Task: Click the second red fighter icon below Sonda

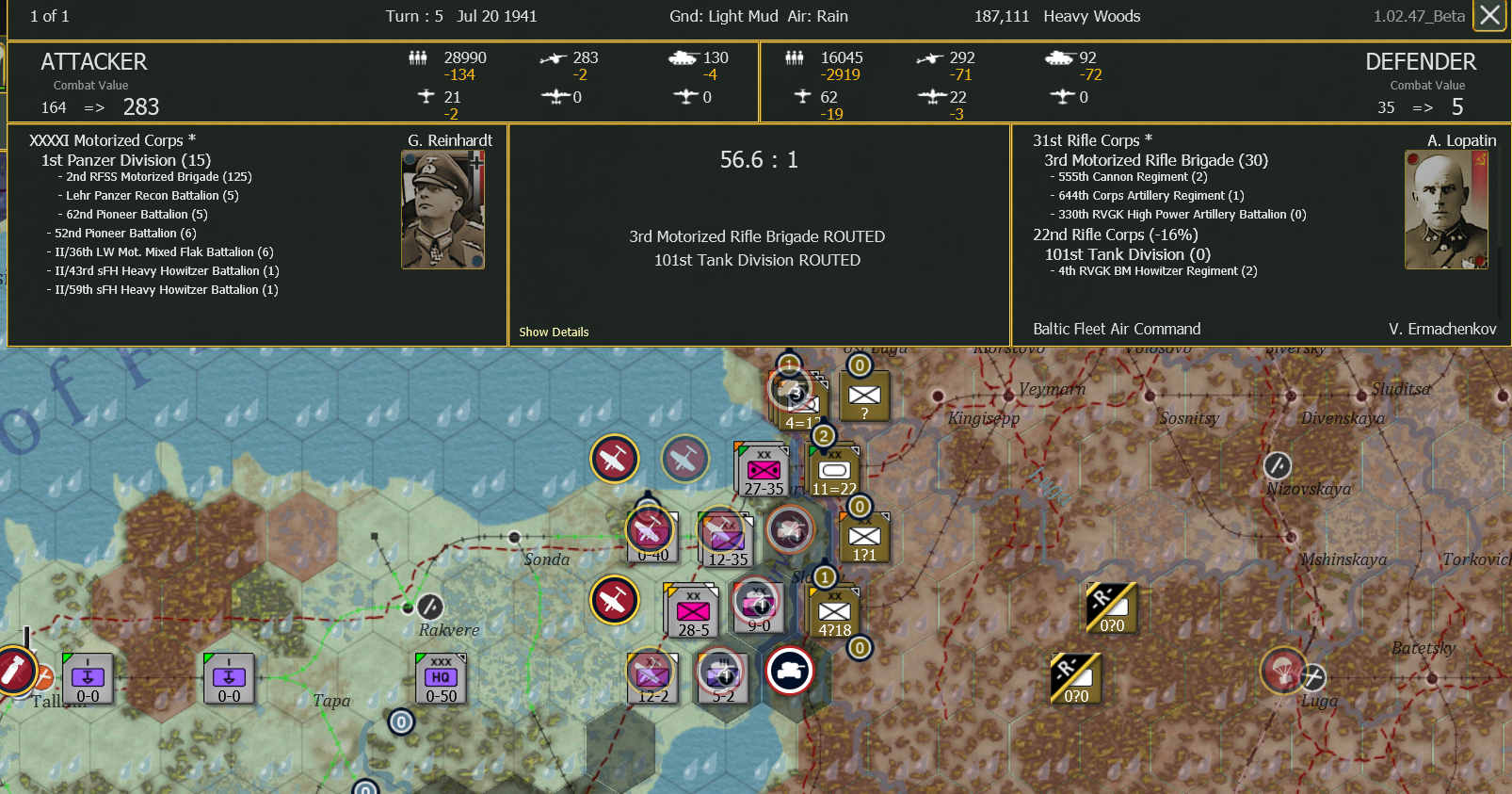Action: (x=615, y=600)
